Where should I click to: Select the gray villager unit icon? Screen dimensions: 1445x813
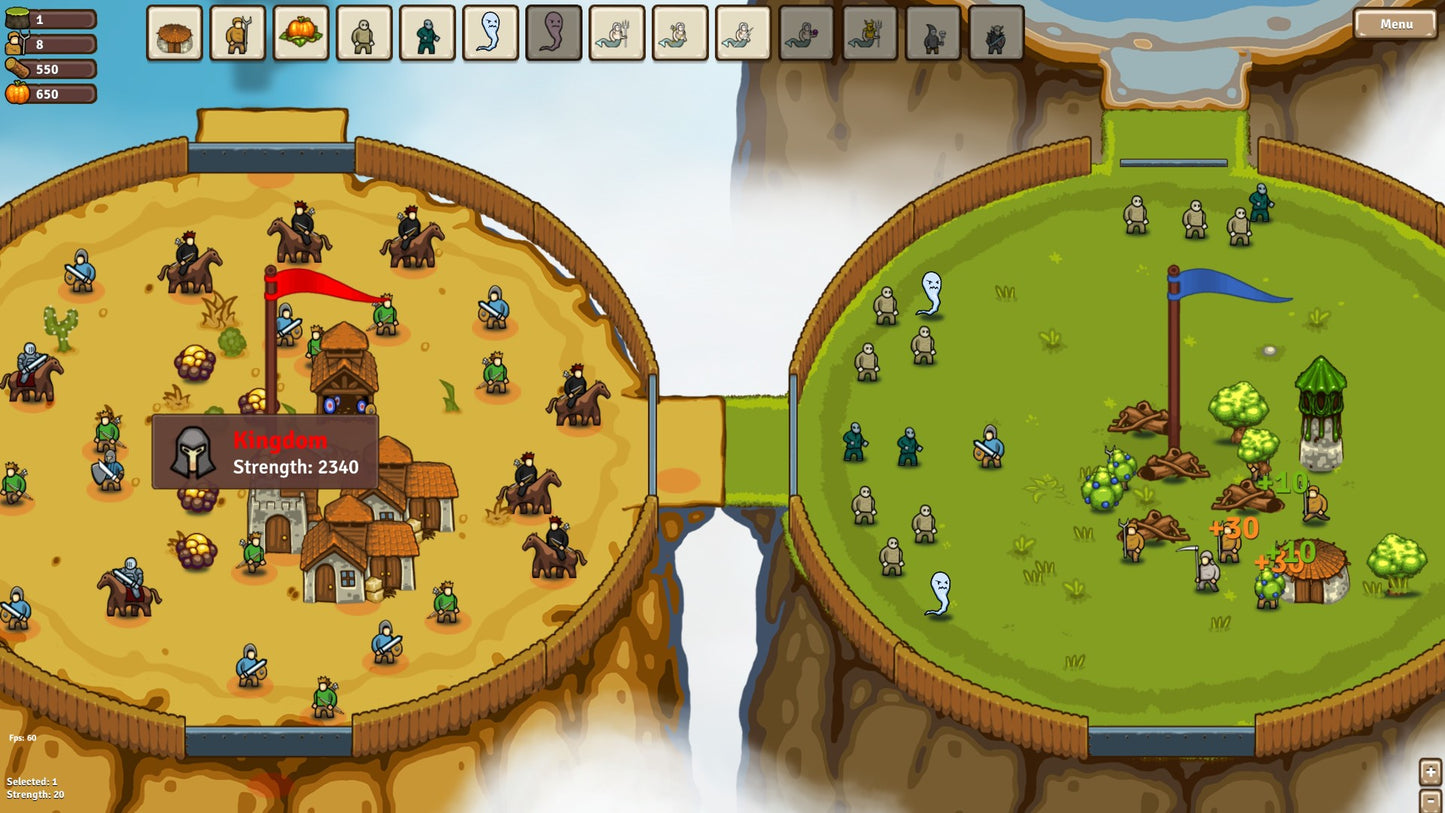coord(363,32)
